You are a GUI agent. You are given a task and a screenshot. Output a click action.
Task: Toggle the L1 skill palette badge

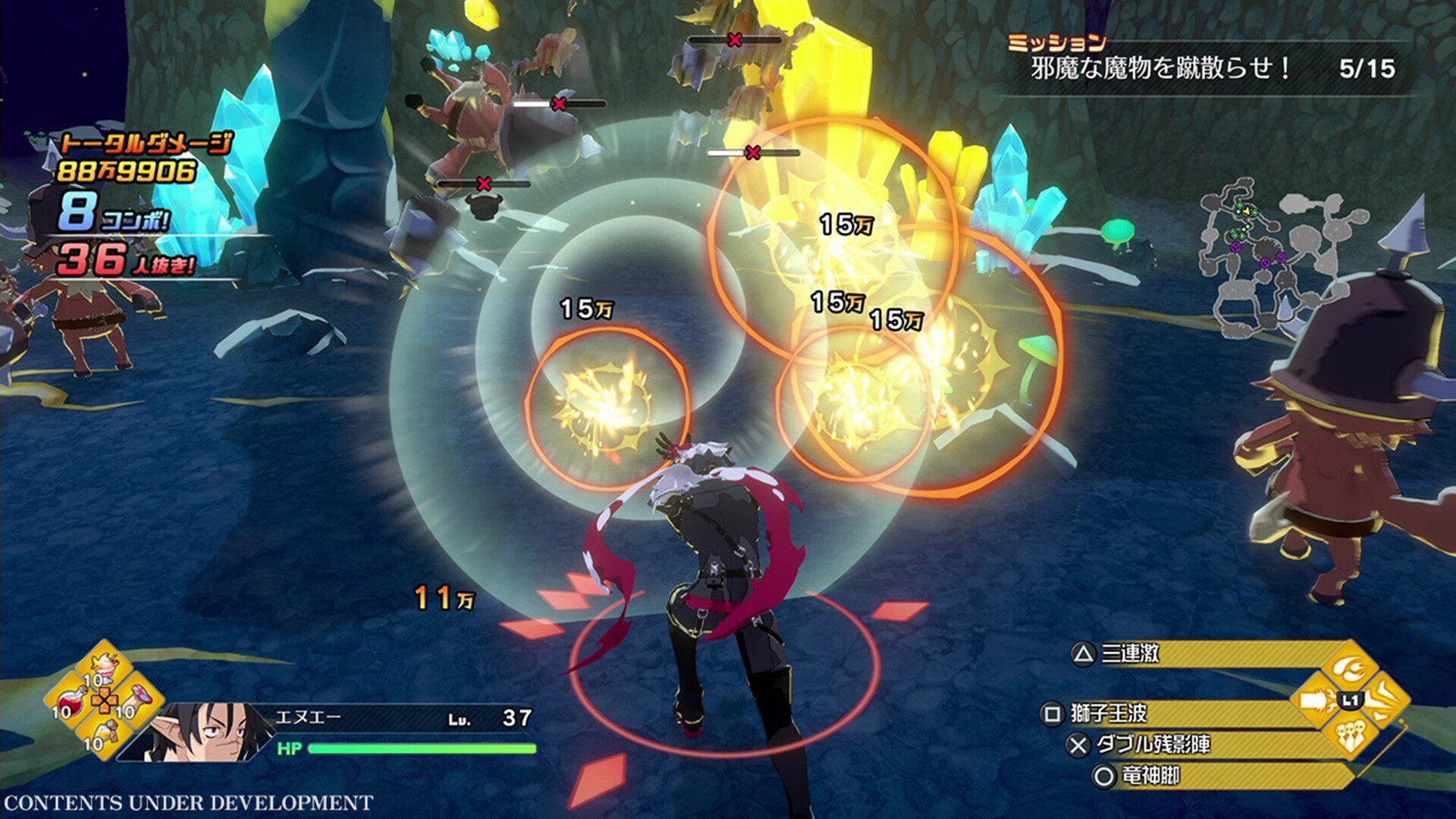[x=1350, y=701]
